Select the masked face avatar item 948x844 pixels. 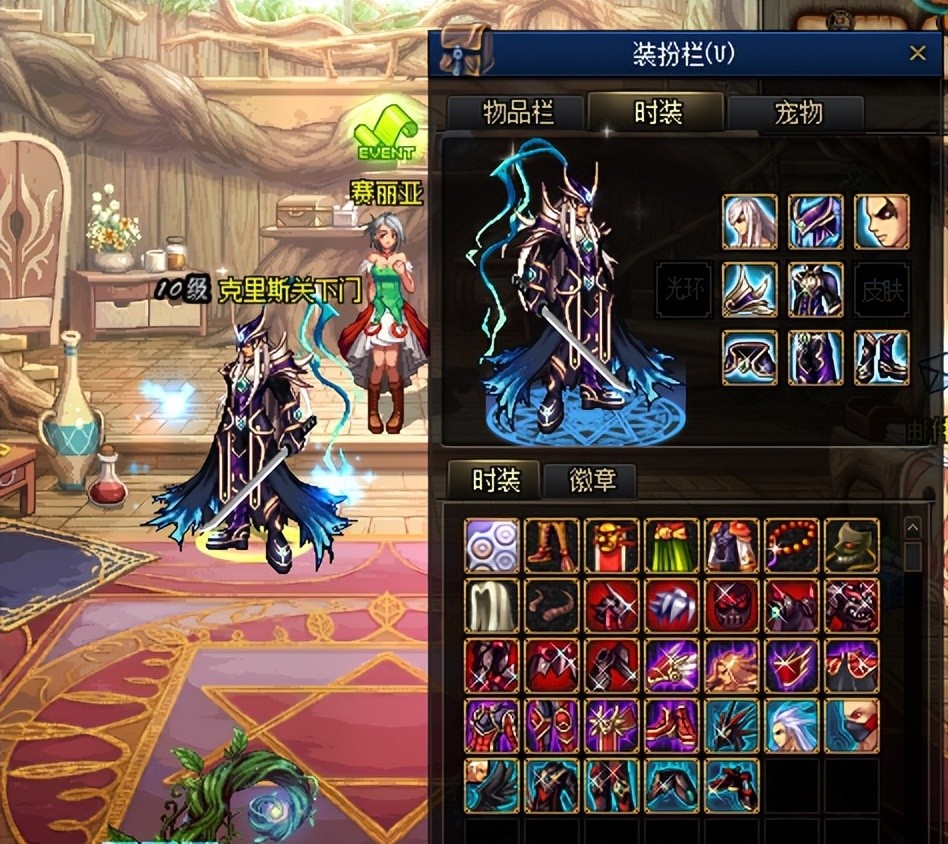(852, 725)
